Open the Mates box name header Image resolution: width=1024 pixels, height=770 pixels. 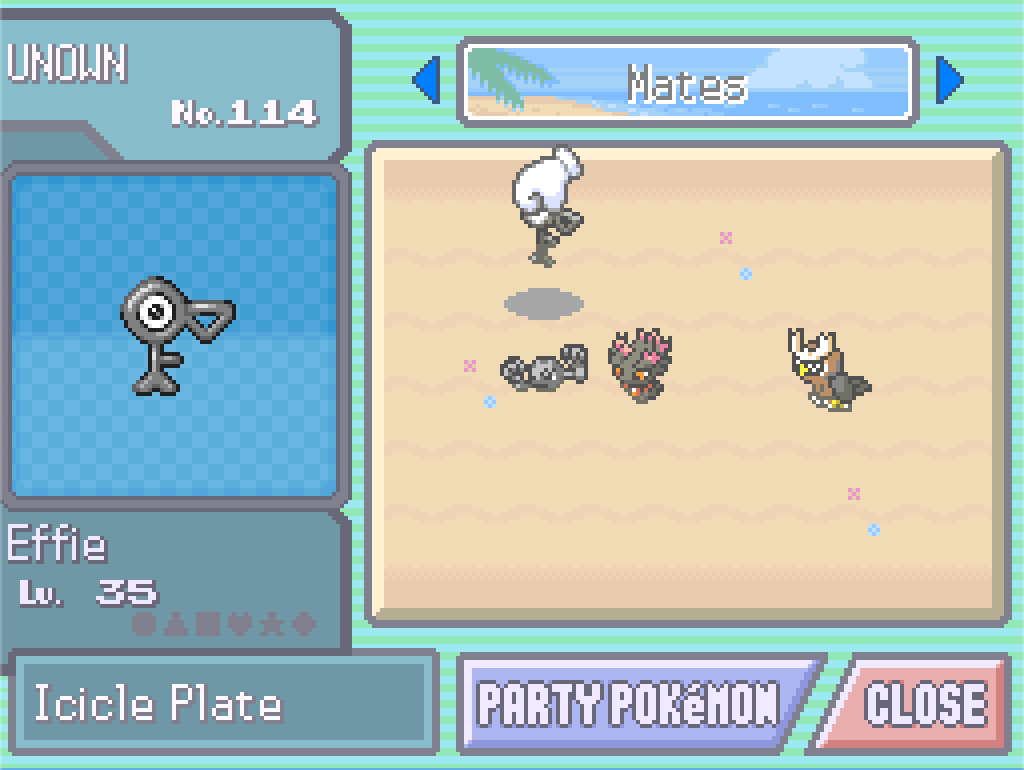(x=688, y=83)
